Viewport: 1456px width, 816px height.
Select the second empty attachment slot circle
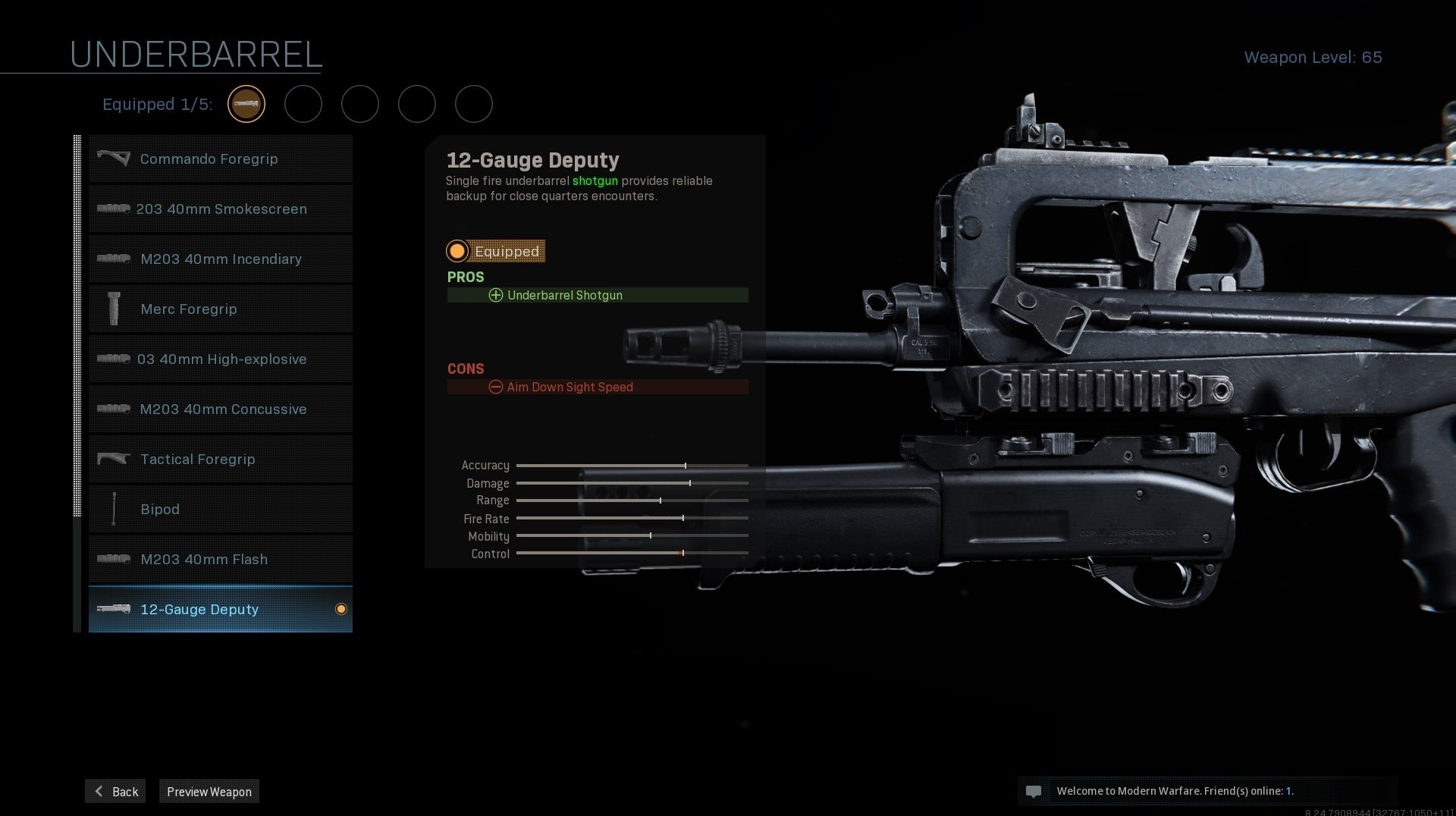[x=303, y=104]
